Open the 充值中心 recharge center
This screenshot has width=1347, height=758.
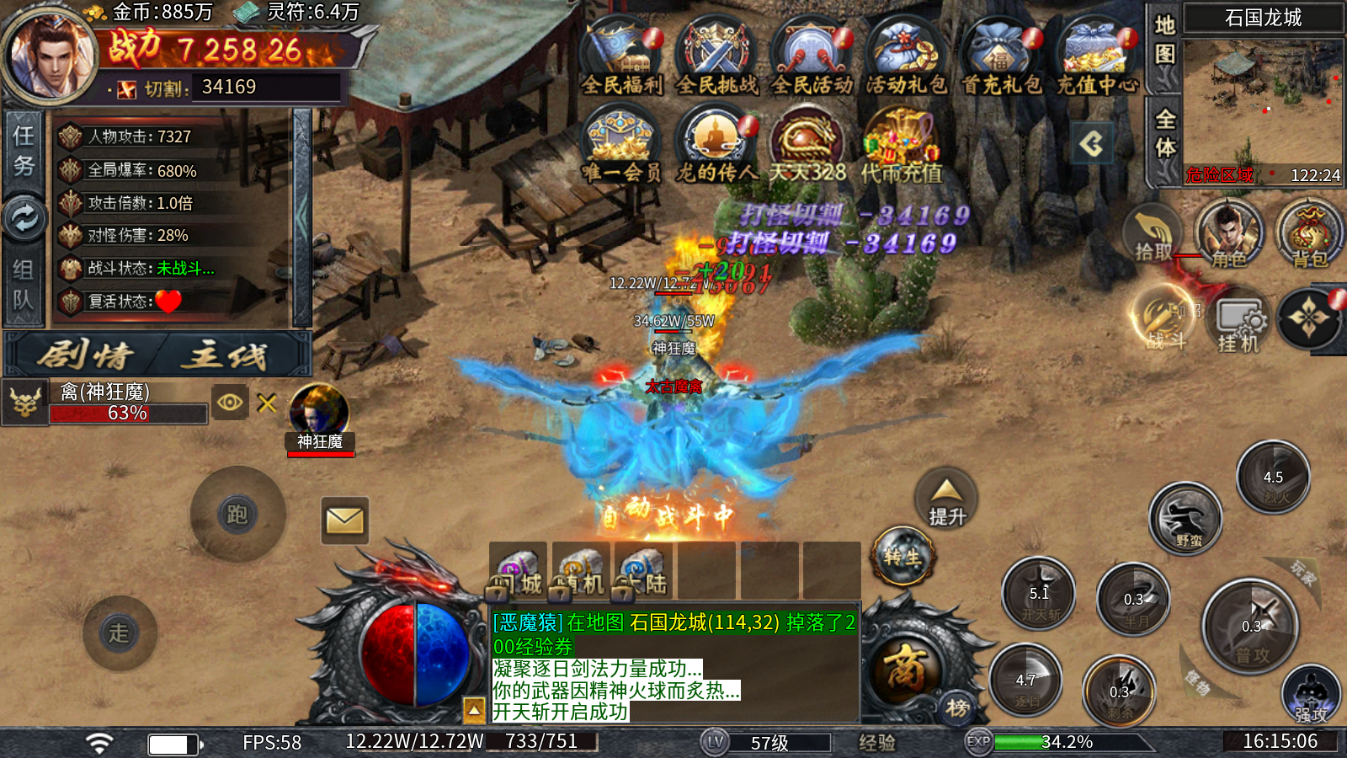coord(1096,55)
